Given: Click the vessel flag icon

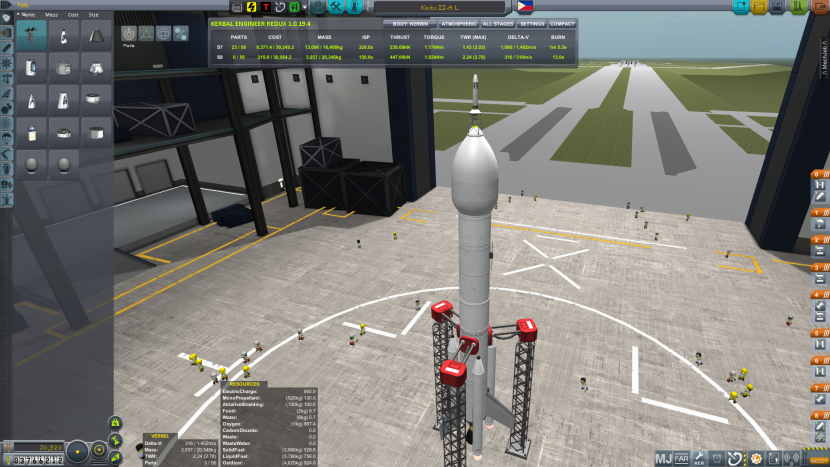Looking at the screenshot, I should (524, 7).
